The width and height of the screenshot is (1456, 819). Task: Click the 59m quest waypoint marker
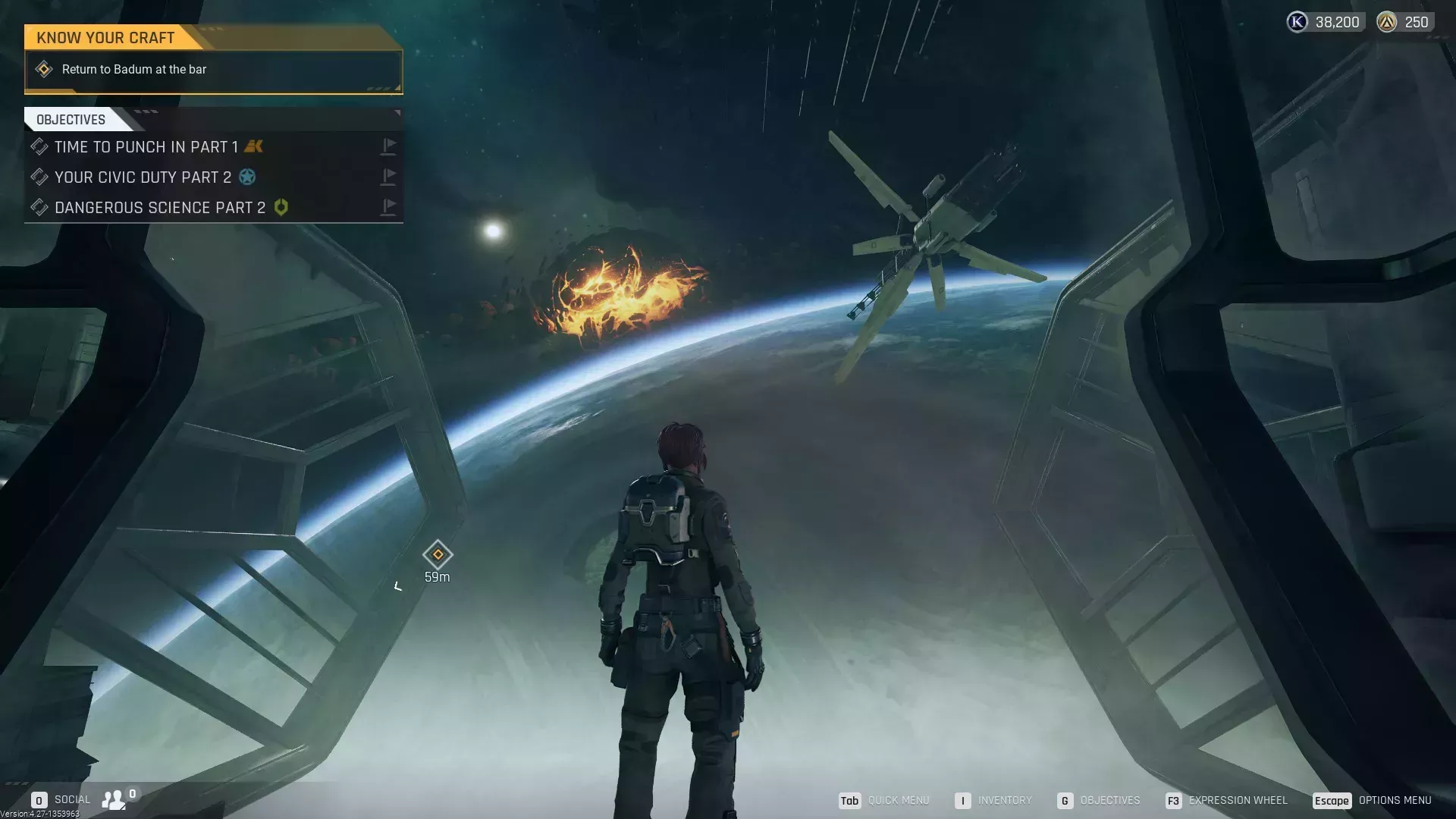click(x=438, y=555)
